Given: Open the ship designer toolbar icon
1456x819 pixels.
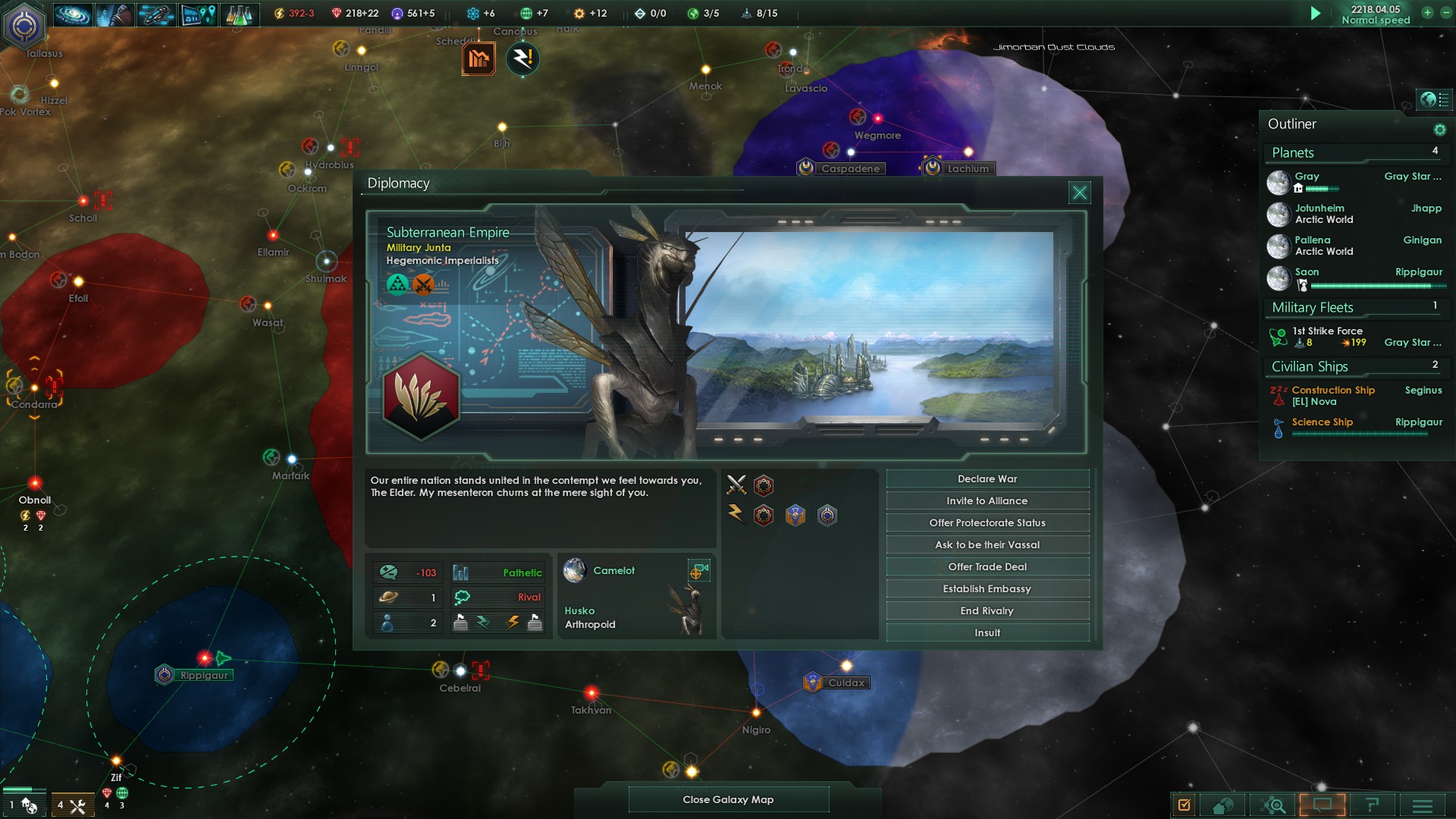Looking at the screenshot, I should (x=156, y=13).
